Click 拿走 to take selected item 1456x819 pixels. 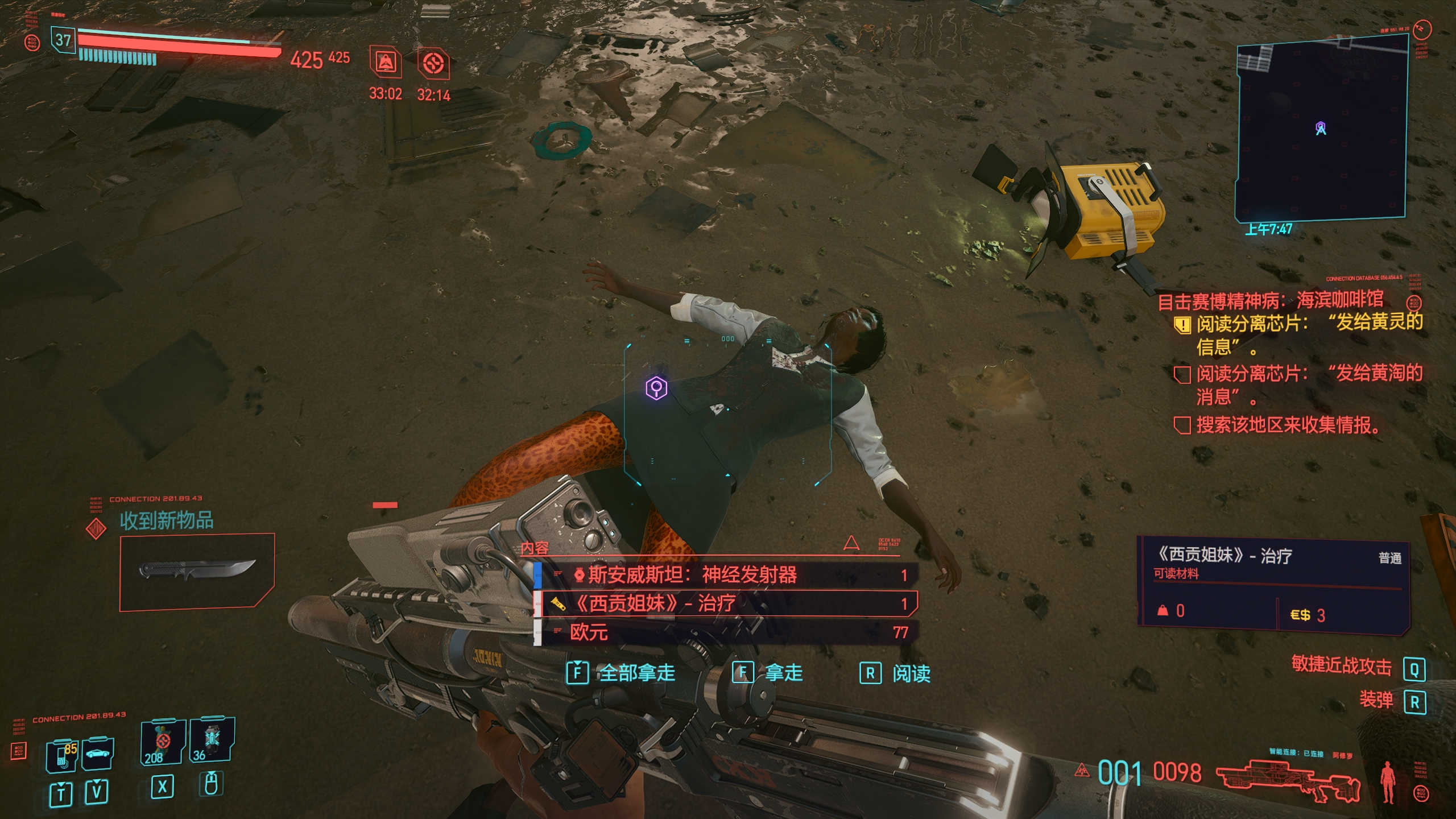click(x=768, y=673)
